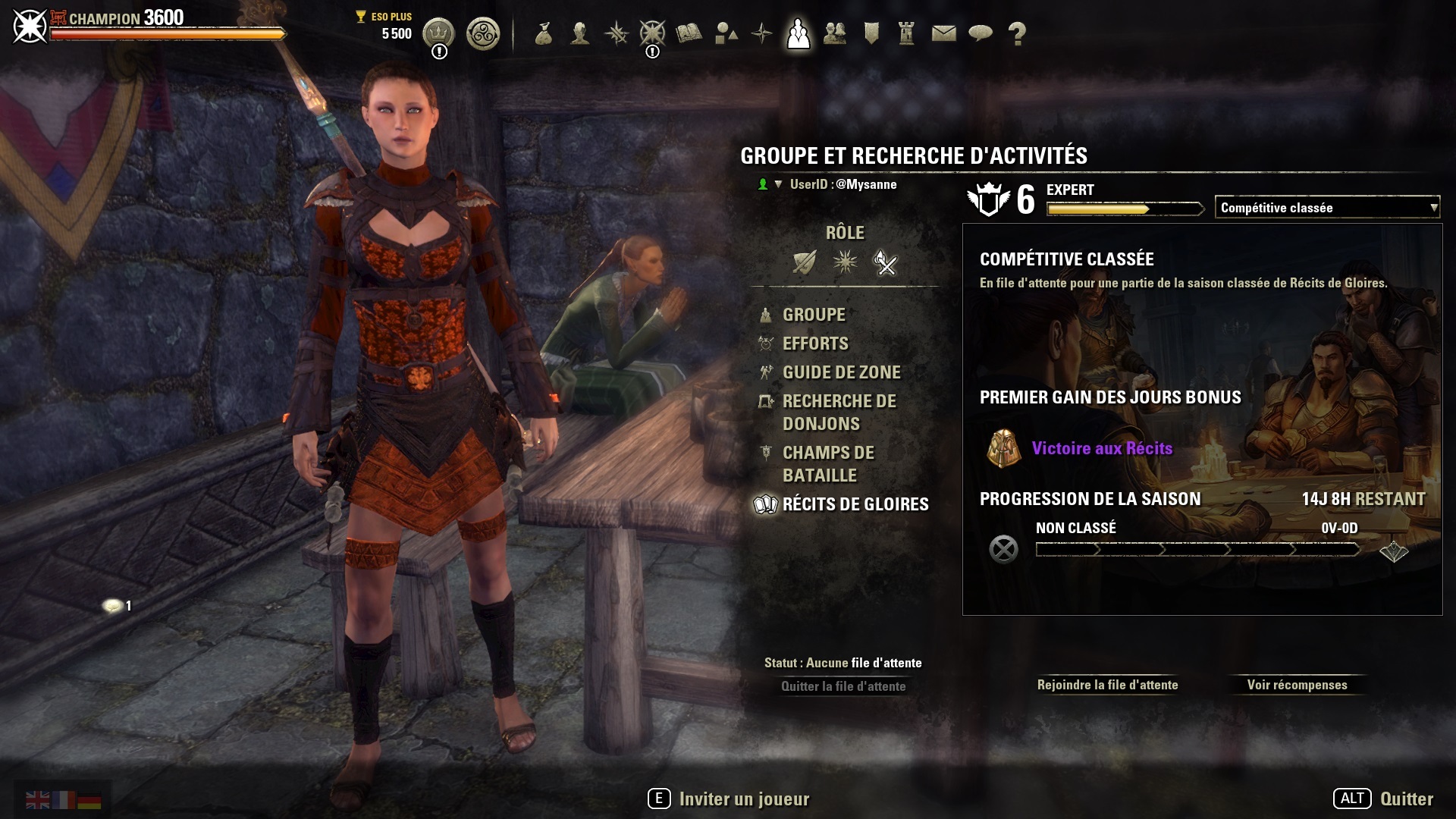Choose Guide de zone
The width and height of the screenshot is (1456, 819).
tap(841, 372)
